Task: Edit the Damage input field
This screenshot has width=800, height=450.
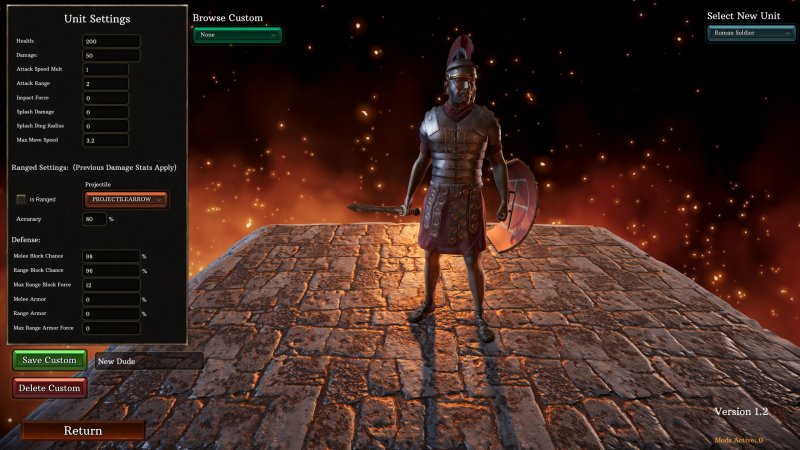Action: 111,55
